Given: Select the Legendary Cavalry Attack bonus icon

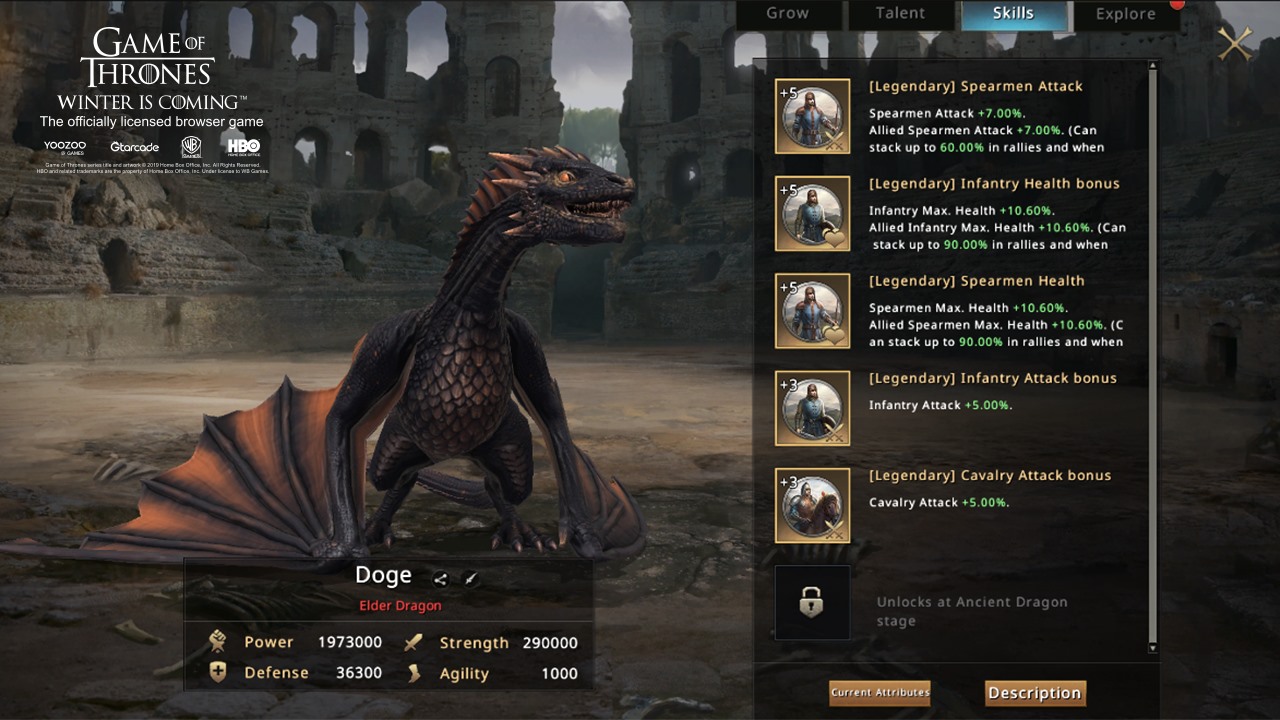Looking at the screenshot, I should pyautogui.click(x=812, y=505).
